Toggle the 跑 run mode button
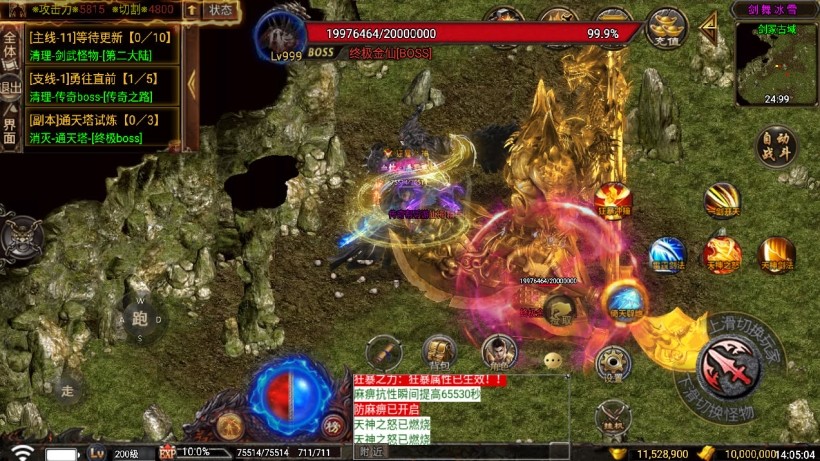The height and width of the screenshot is (461, 820). (140, 319)
